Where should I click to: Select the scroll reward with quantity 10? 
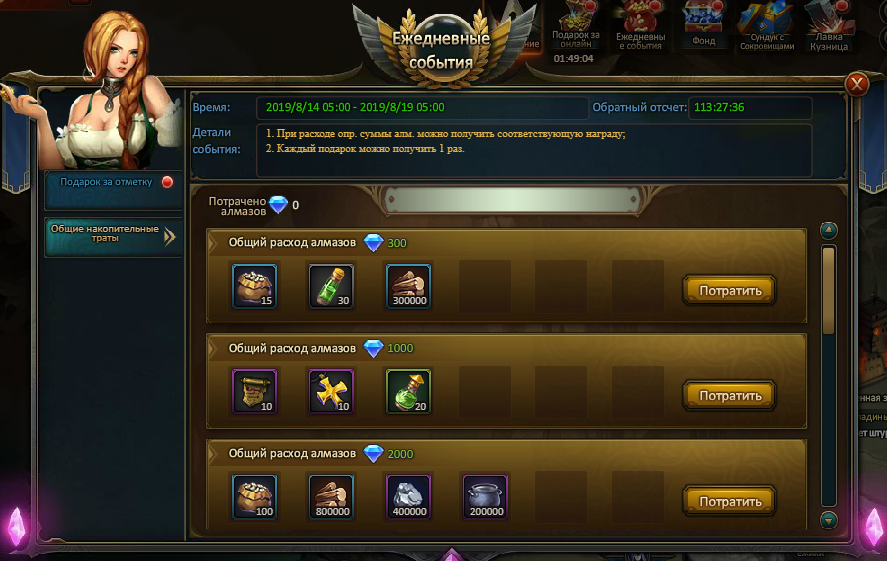tap(254, 391)
